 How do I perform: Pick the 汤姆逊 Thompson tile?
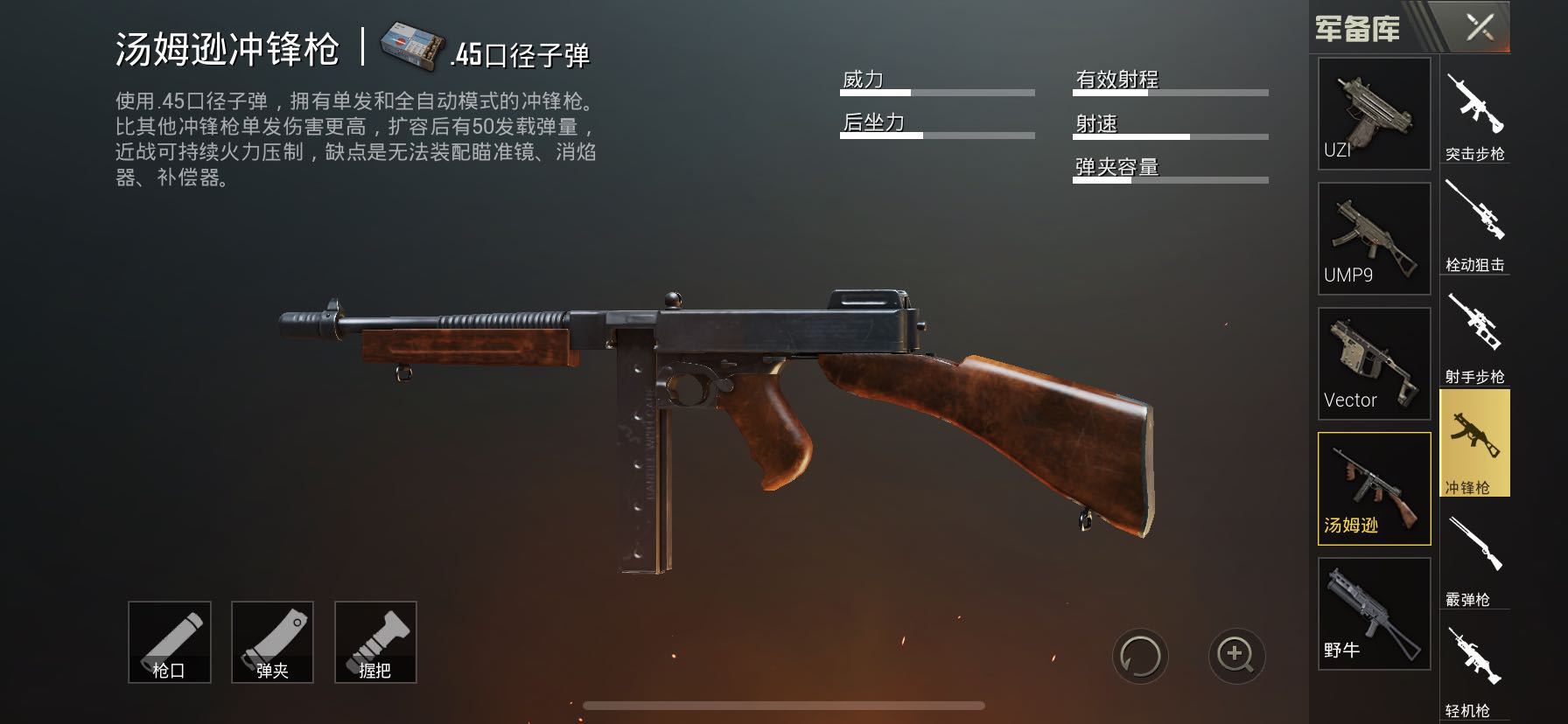click(1374, 489)
